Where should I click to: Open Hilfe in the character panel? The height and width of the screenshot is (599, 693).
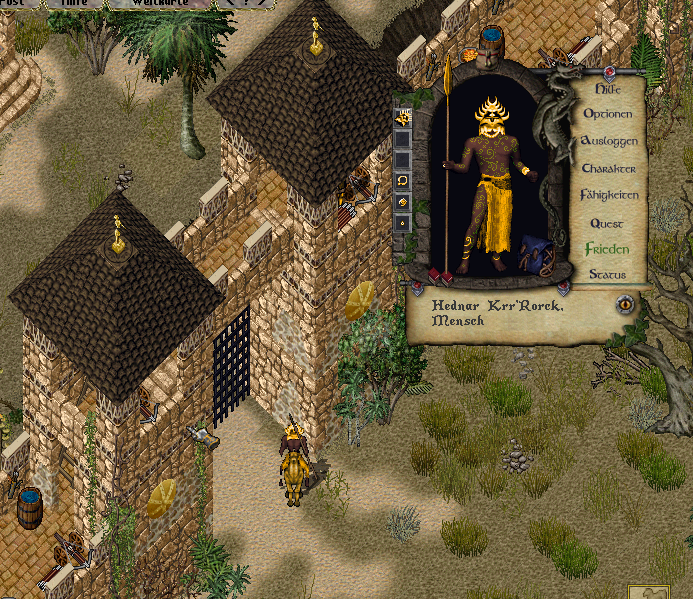click(x=607, y=88)
